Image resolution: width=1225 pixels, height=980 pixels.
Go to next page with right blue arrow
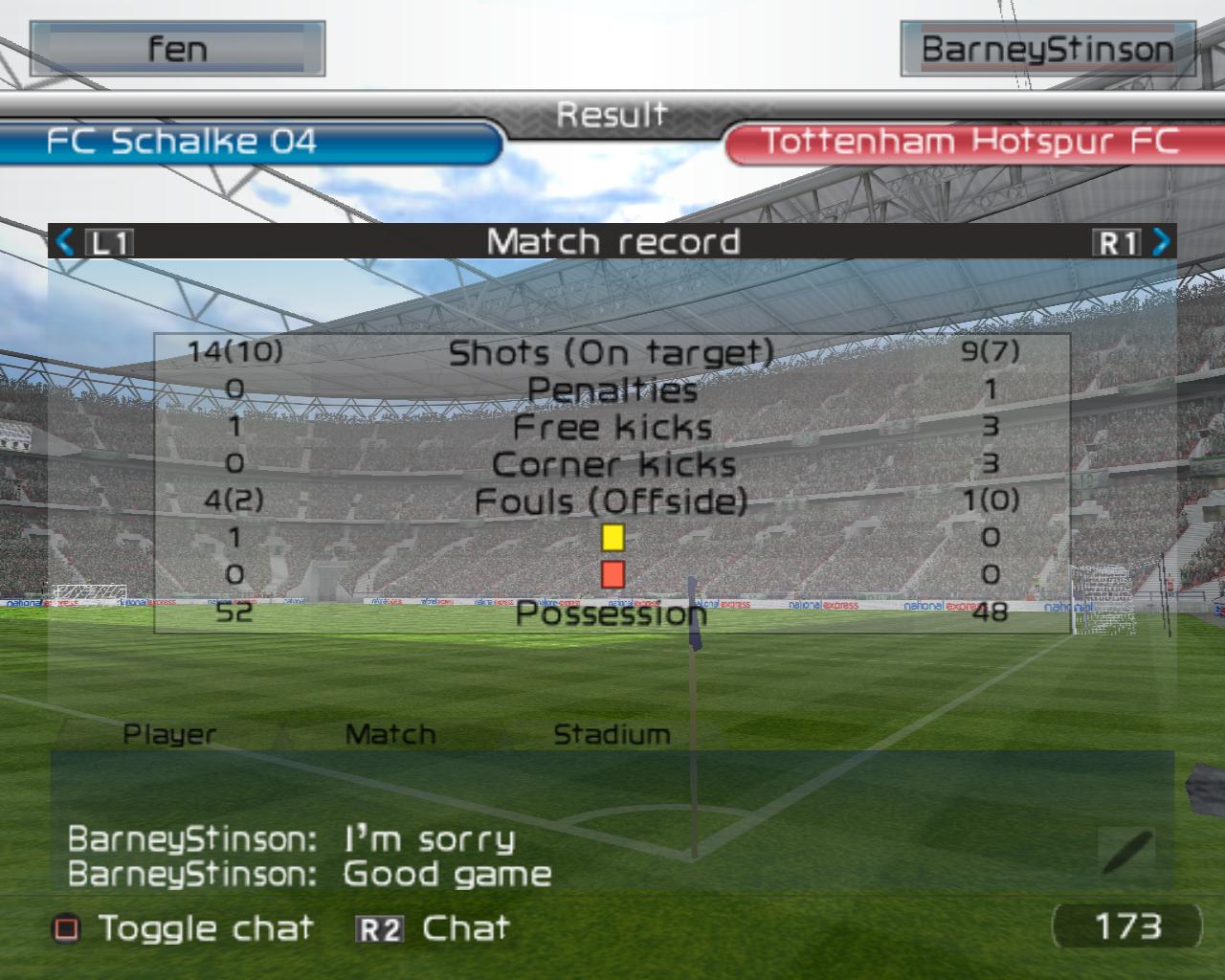point(1161,241)
